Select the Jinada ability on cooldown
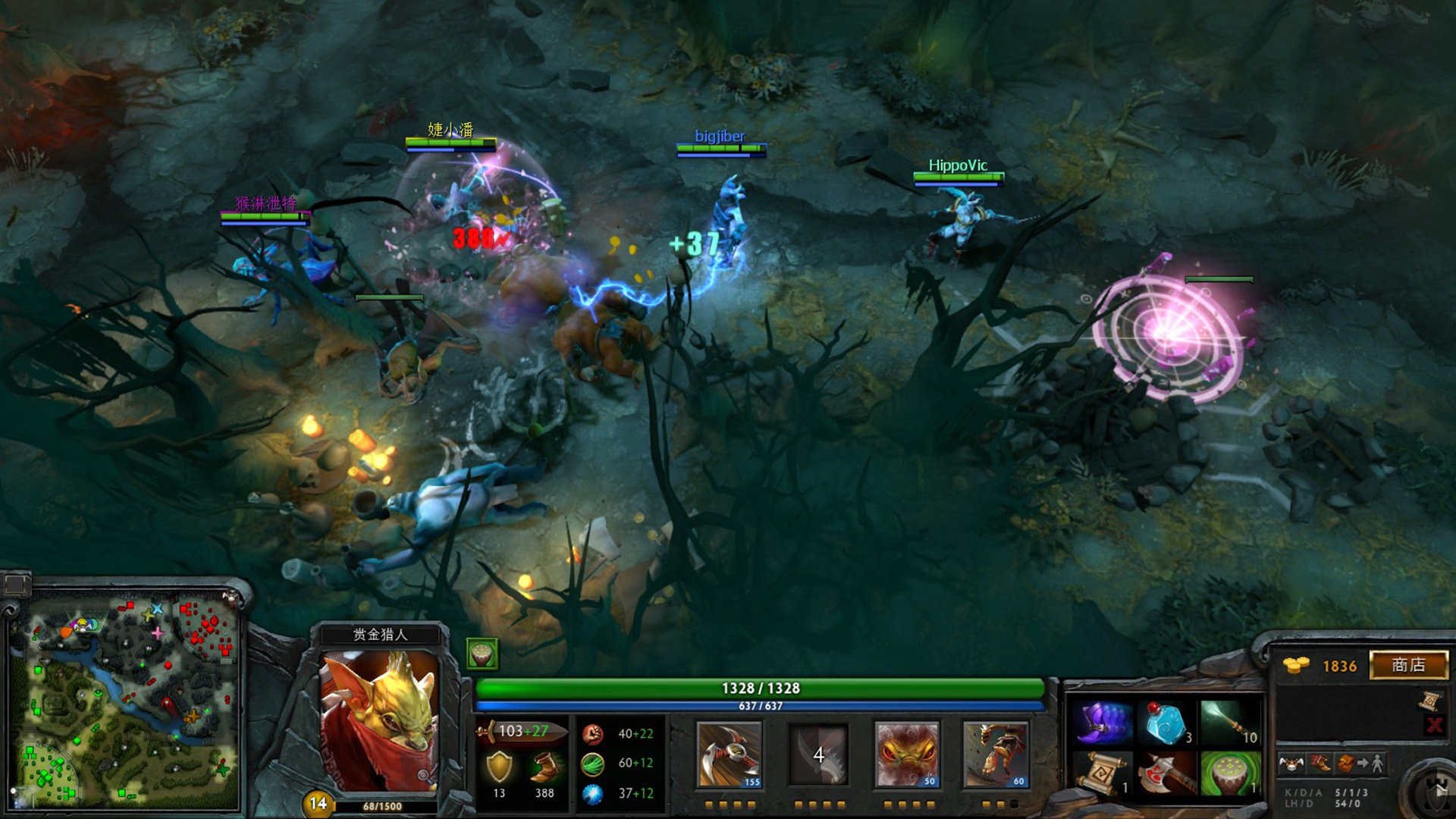The width and height of the screenshot is (1456, 819). [818, 754]
